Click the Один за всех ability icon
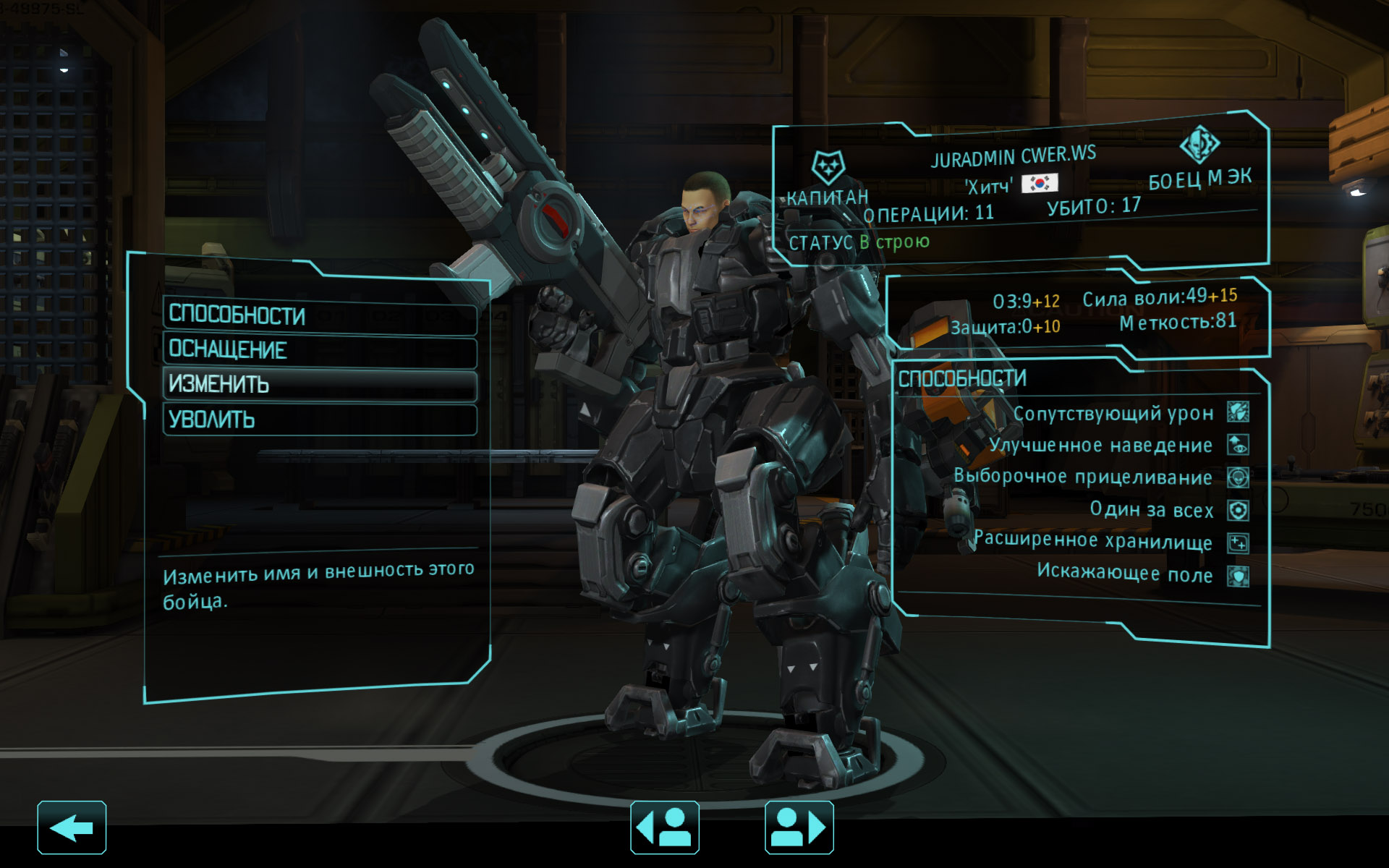This screenshot has height=868, width=1389. point(1238,511)
